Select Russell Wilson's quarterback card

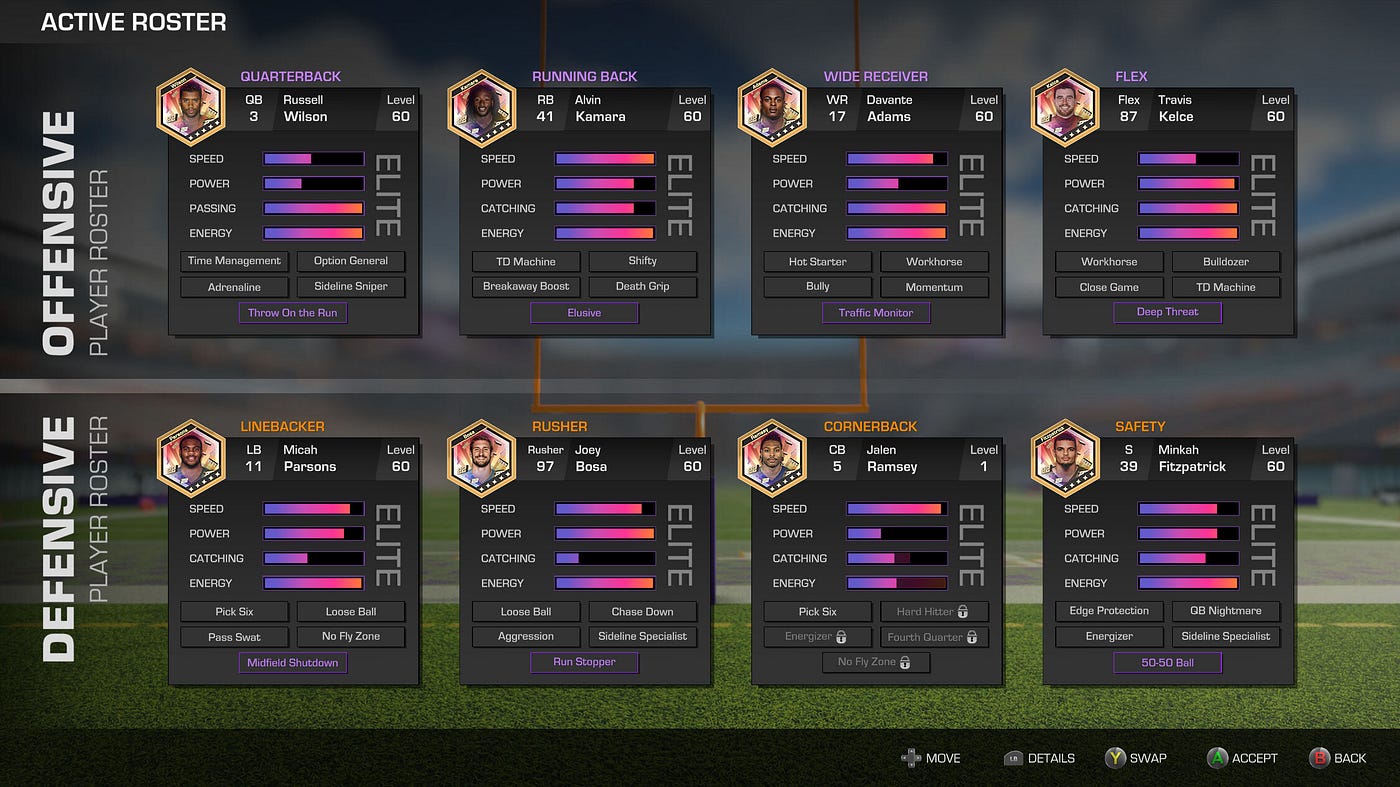point(293,210)
